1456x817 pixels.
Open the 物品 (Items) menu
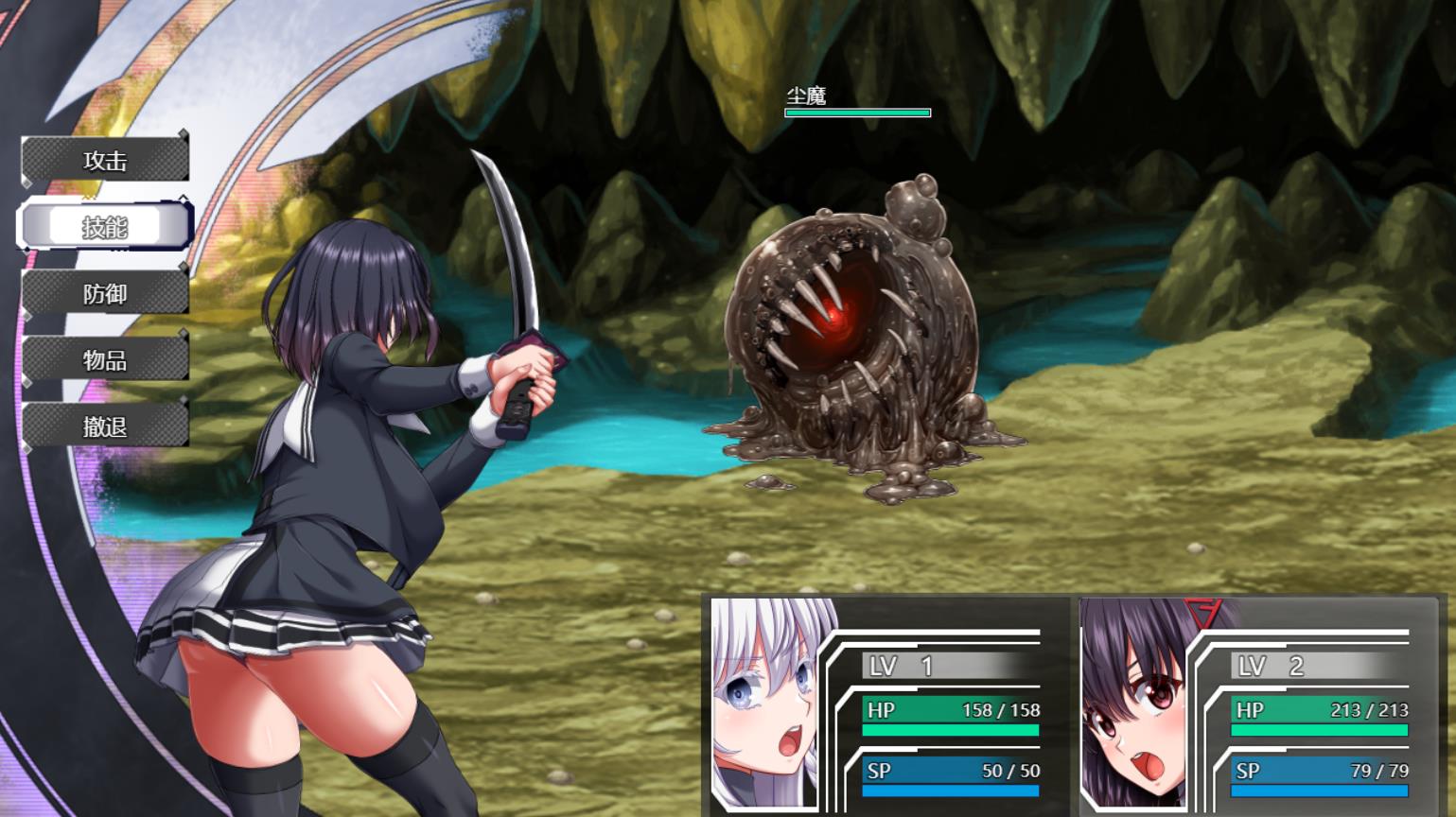105,360
